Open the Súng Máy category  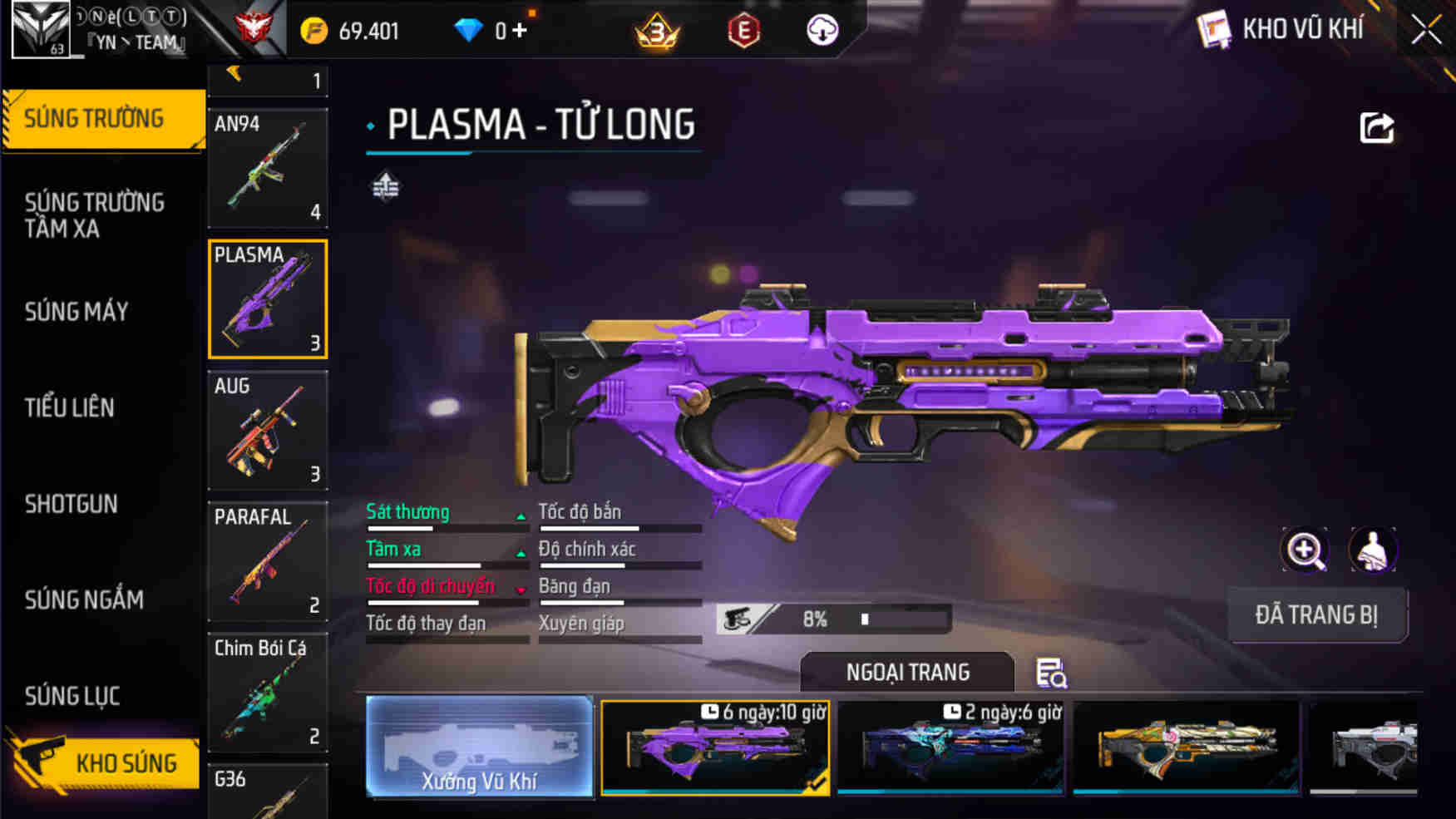(77, 312)
